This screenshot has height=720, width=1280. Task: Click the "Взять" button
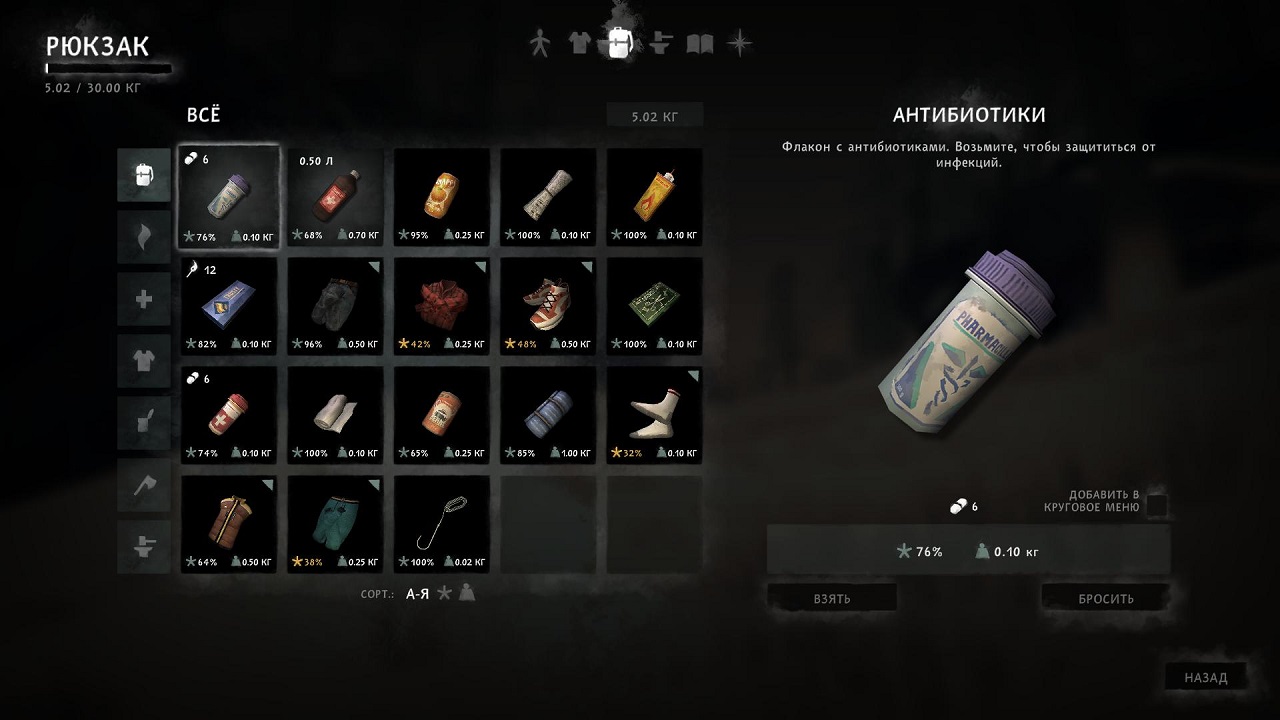tap(831, 598)
